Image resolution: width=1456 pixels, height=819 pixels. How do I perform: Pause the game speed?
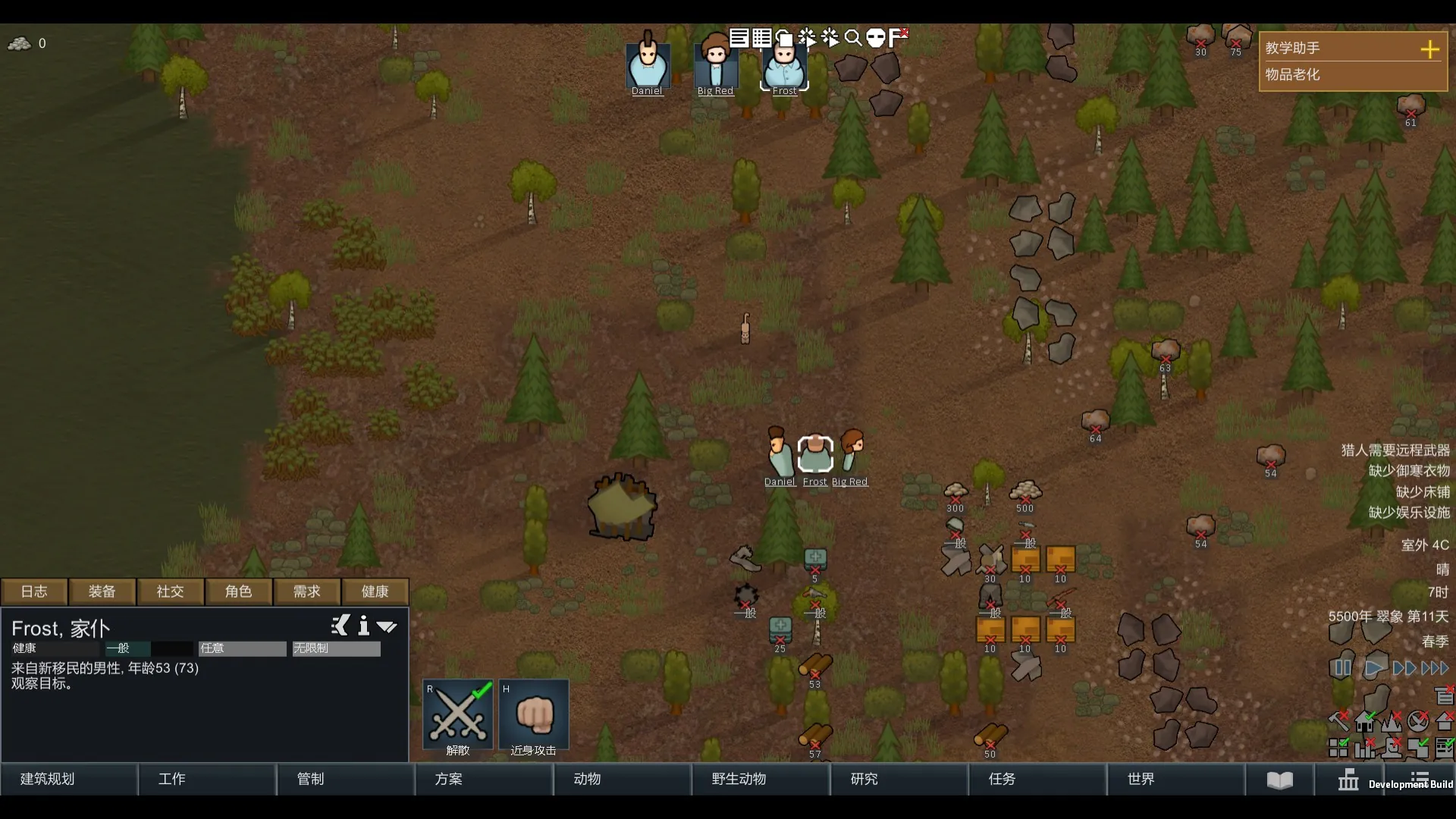tap(1341, 668)
